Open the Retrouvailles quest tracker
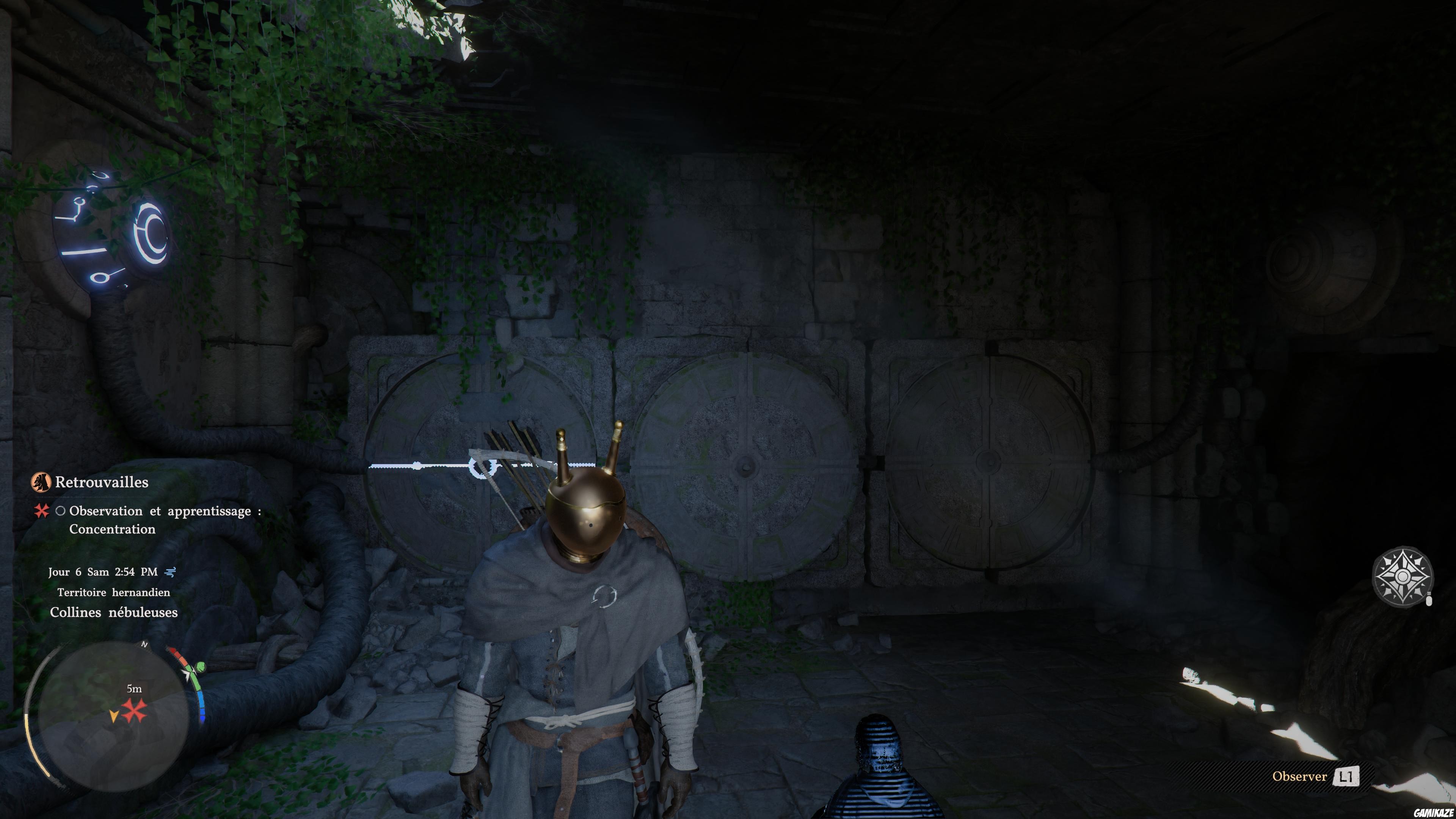The width and height of the screenshot is (1456, 819). 102,482
